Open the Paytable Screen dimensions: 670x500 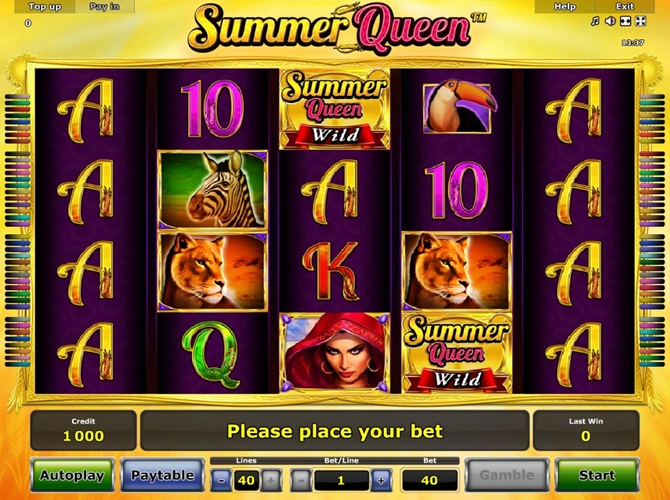point(162,476)
